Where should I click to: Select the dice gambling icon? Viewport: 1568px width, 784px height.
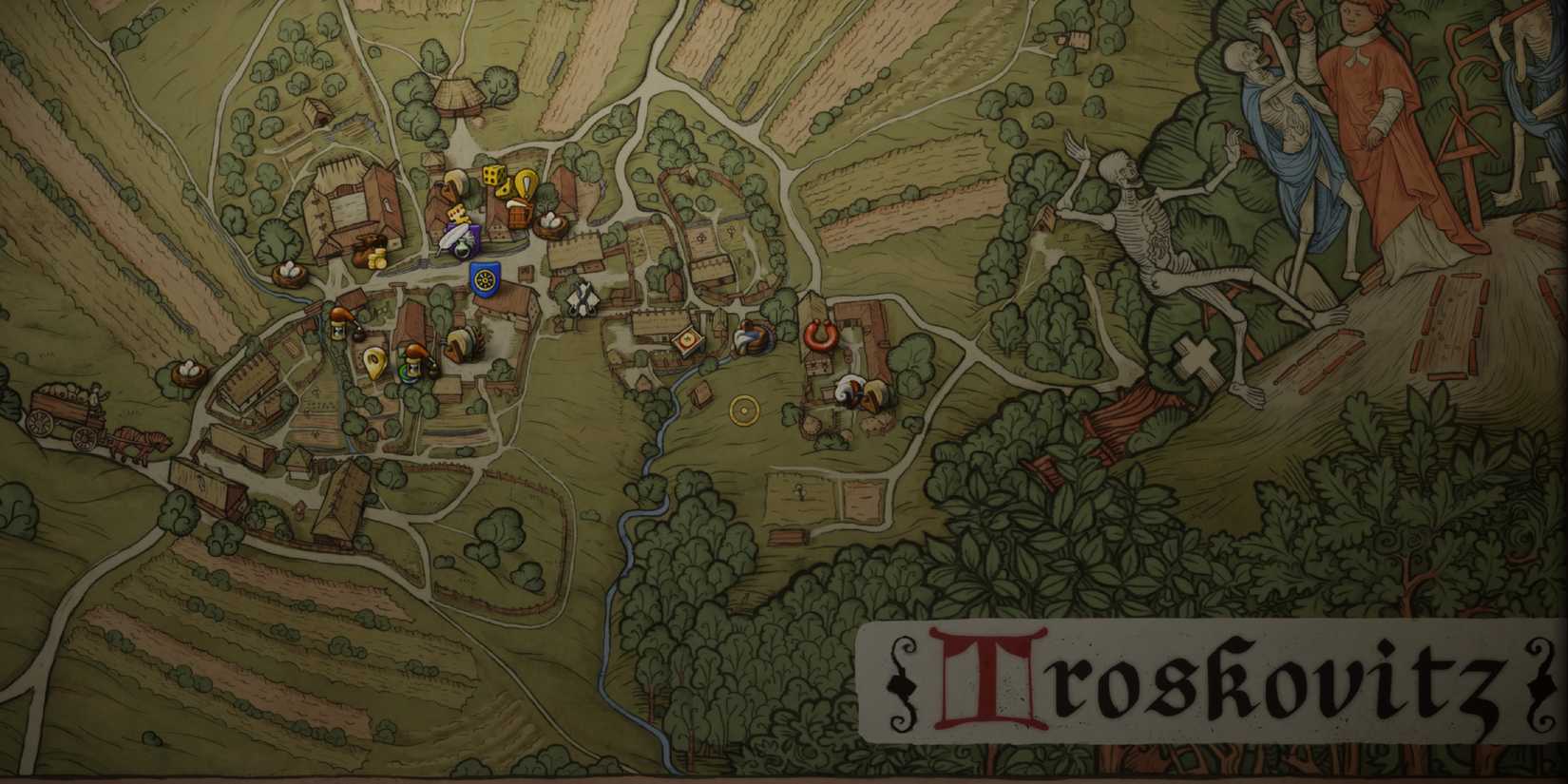pos(493,177)
